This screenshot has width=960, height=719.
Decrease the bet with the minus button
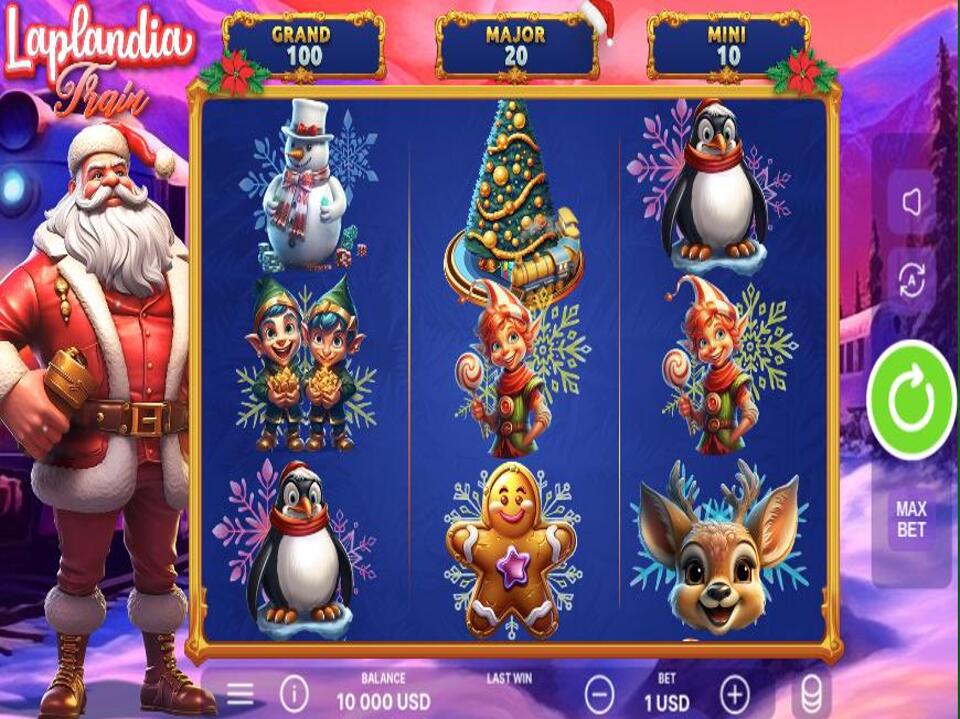[600, 694]
